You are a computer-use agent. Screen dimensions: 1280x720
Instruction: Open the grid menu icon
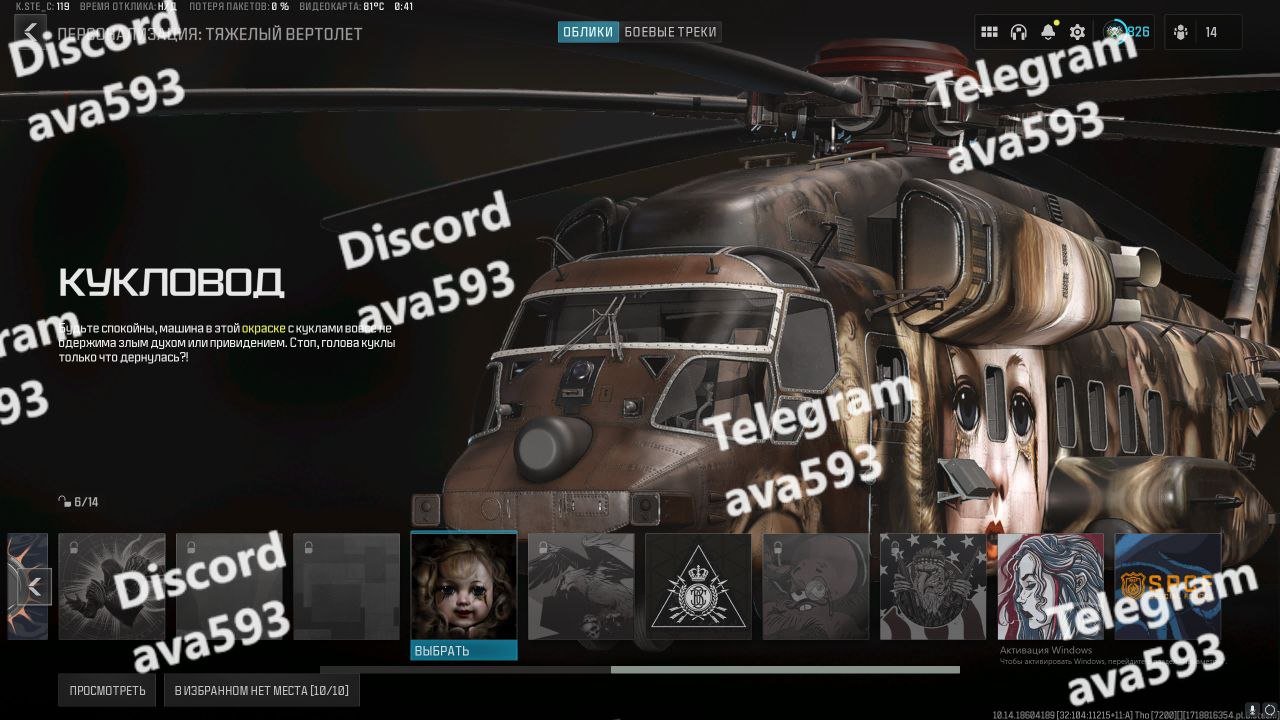[x=989, y=32]
